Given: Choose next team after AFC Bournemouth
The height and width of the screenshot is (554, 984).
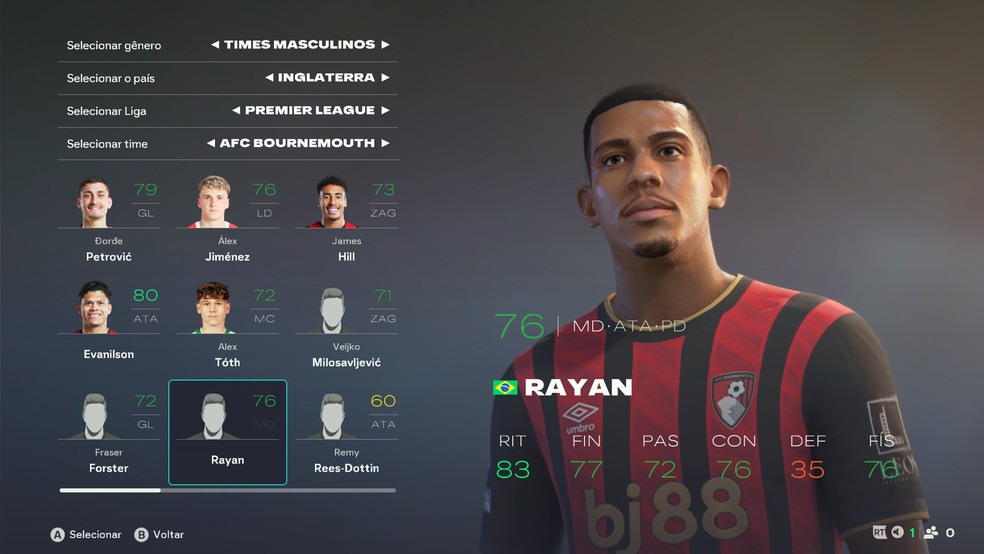Looking at the screenshot, I should 385,144.
